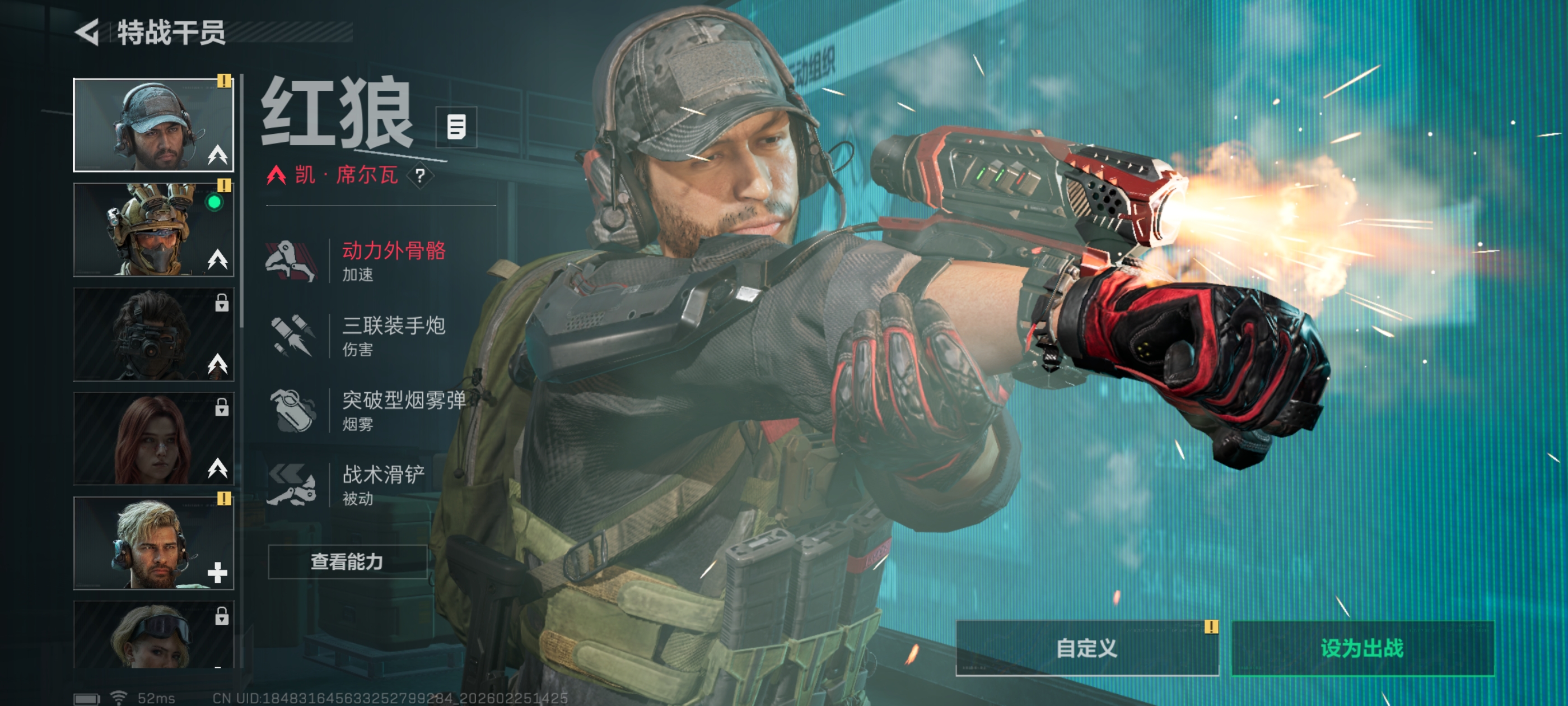1568x706 pixels.
Task: Select the 红狼 operator with camo cap
Action: [x=153, y=125]
